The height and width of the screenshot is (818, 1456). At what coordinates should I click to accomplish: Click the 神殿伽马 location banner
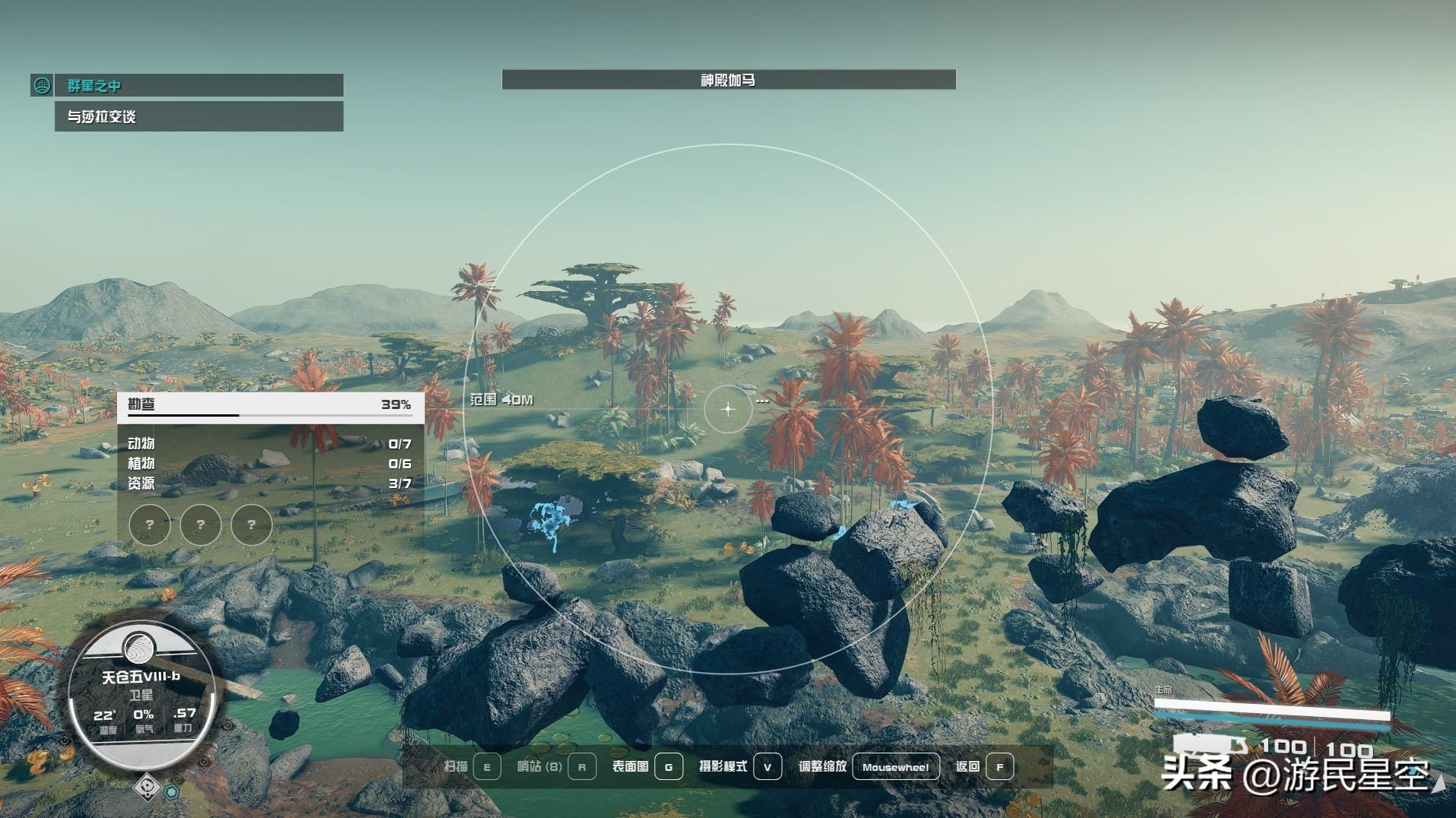728,80
